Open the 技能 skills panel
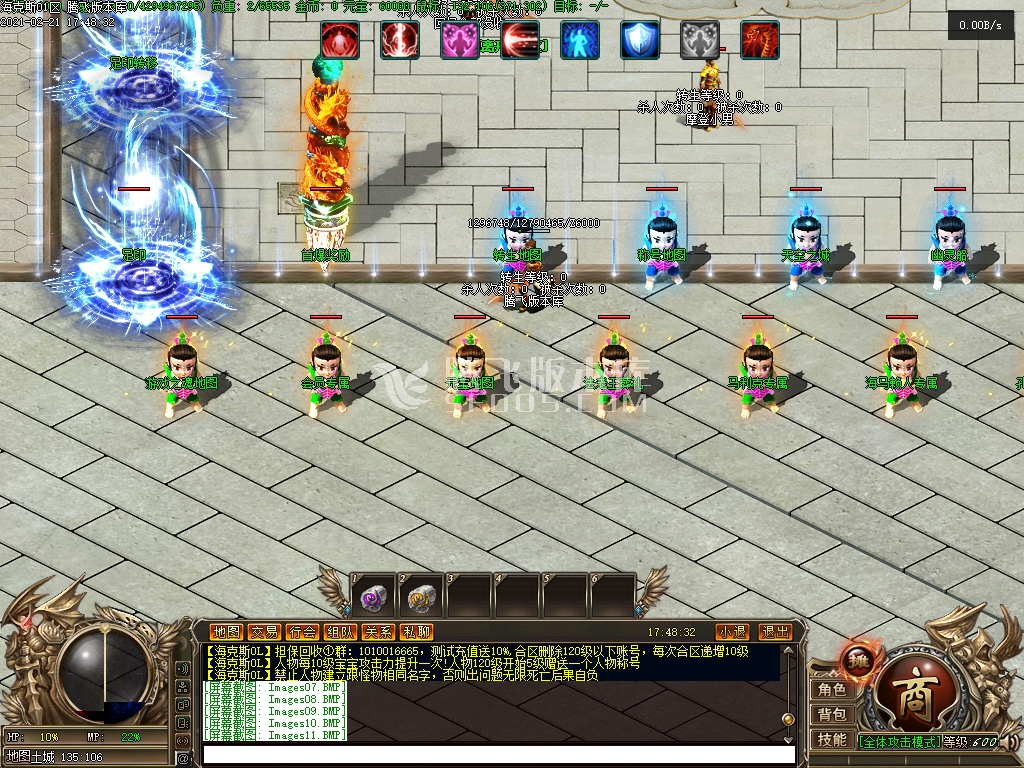Viewport: 1024px width, 768px height. [832, 740]
